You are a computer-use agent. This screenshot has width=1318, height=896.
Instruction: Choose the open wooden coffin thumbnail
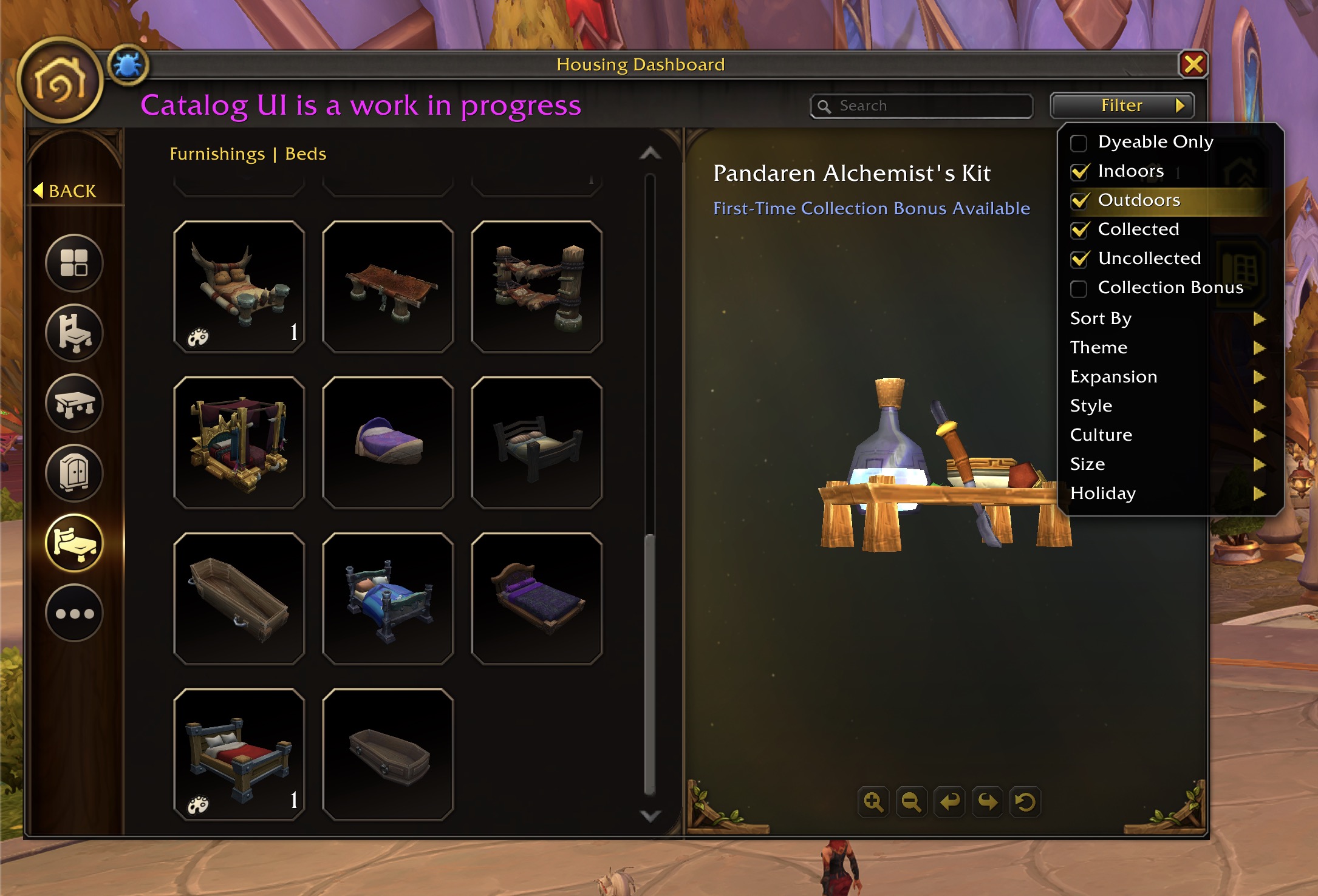pos(239,599)
